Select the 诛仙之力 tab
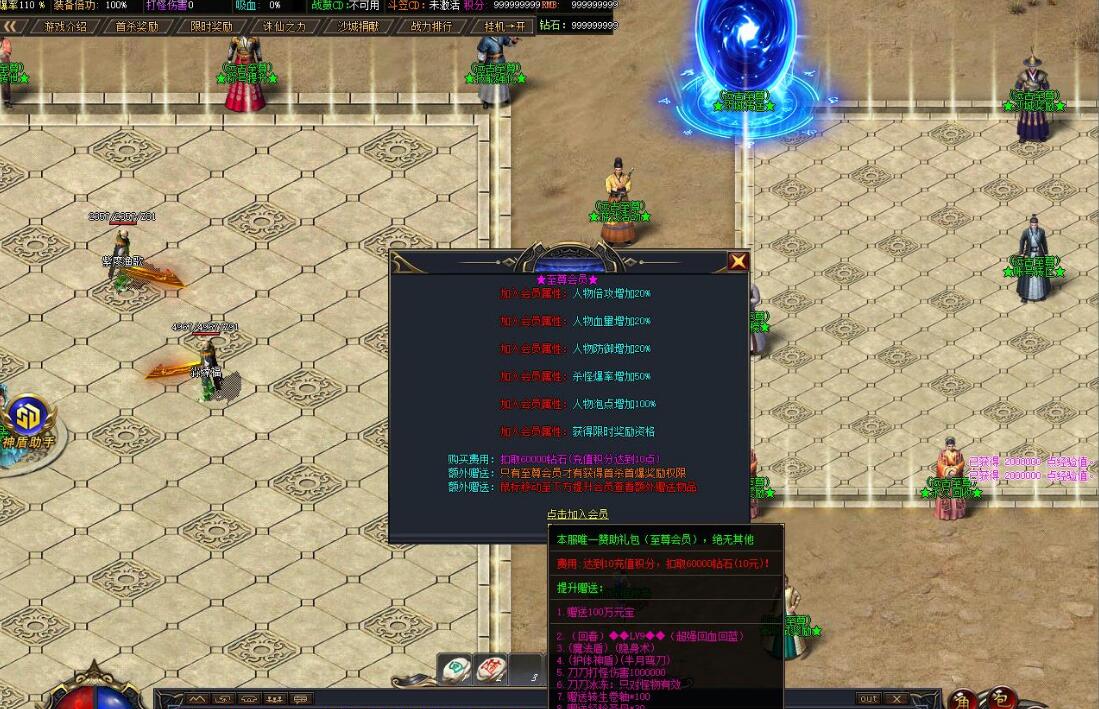The image size is (1099, 709). pos(285,27)
